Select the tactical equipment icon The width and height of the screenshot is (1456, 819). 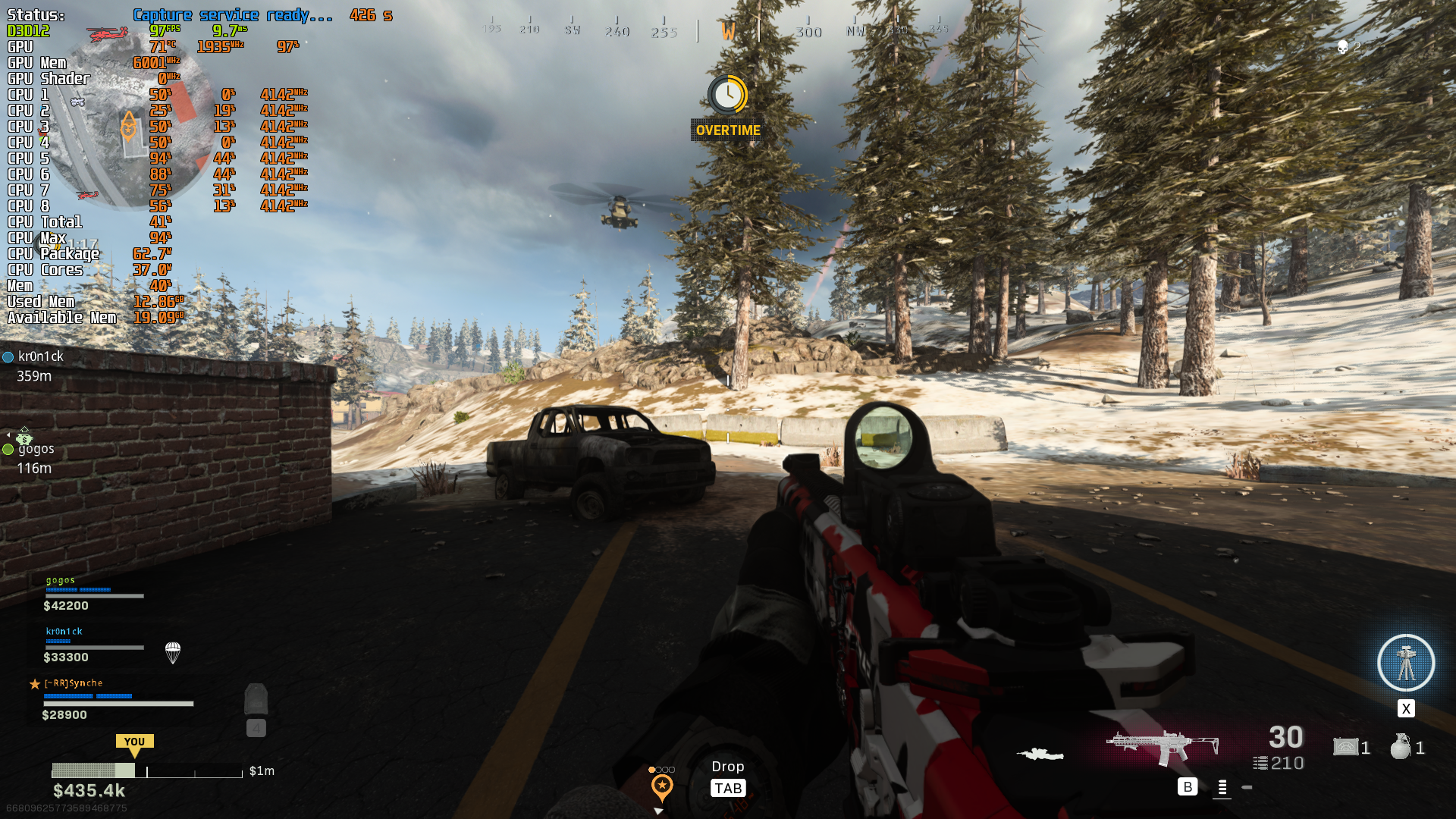click(x=1346, y=747)
